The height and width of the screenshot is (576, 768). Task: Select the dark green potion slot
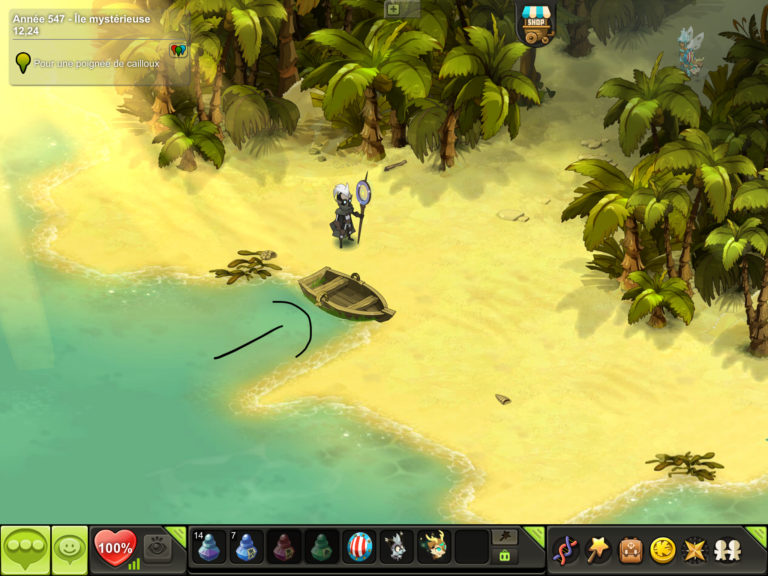(x=322, y=547)
